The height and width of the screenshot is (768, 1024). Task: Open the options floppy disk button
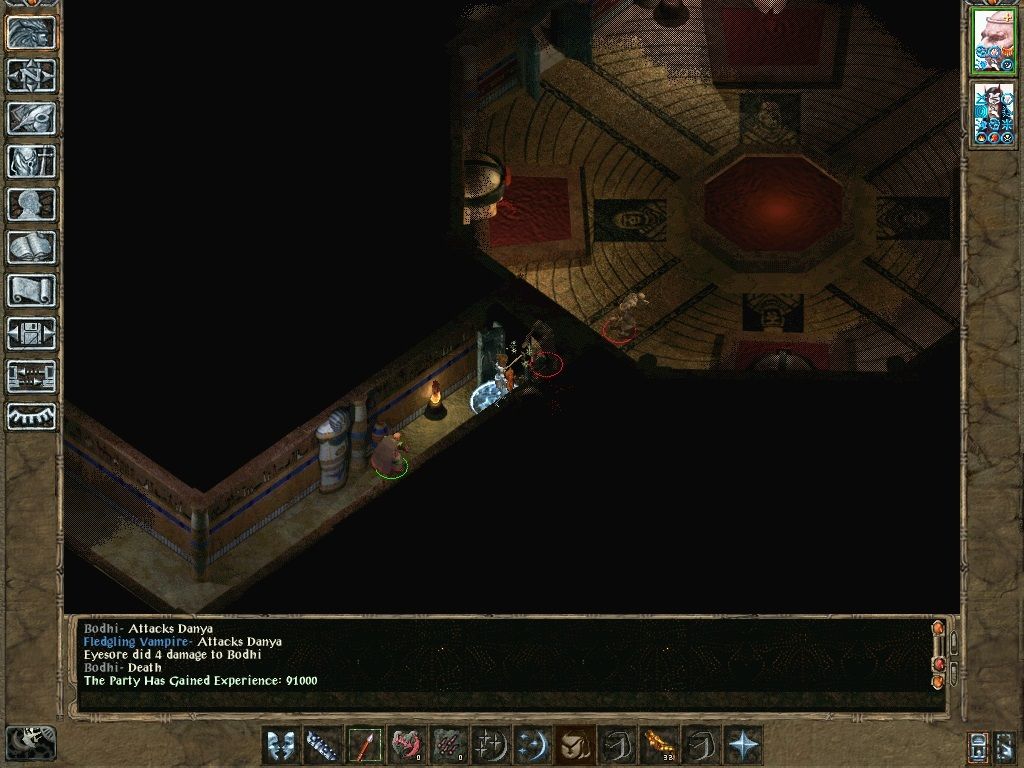[31, 333]
